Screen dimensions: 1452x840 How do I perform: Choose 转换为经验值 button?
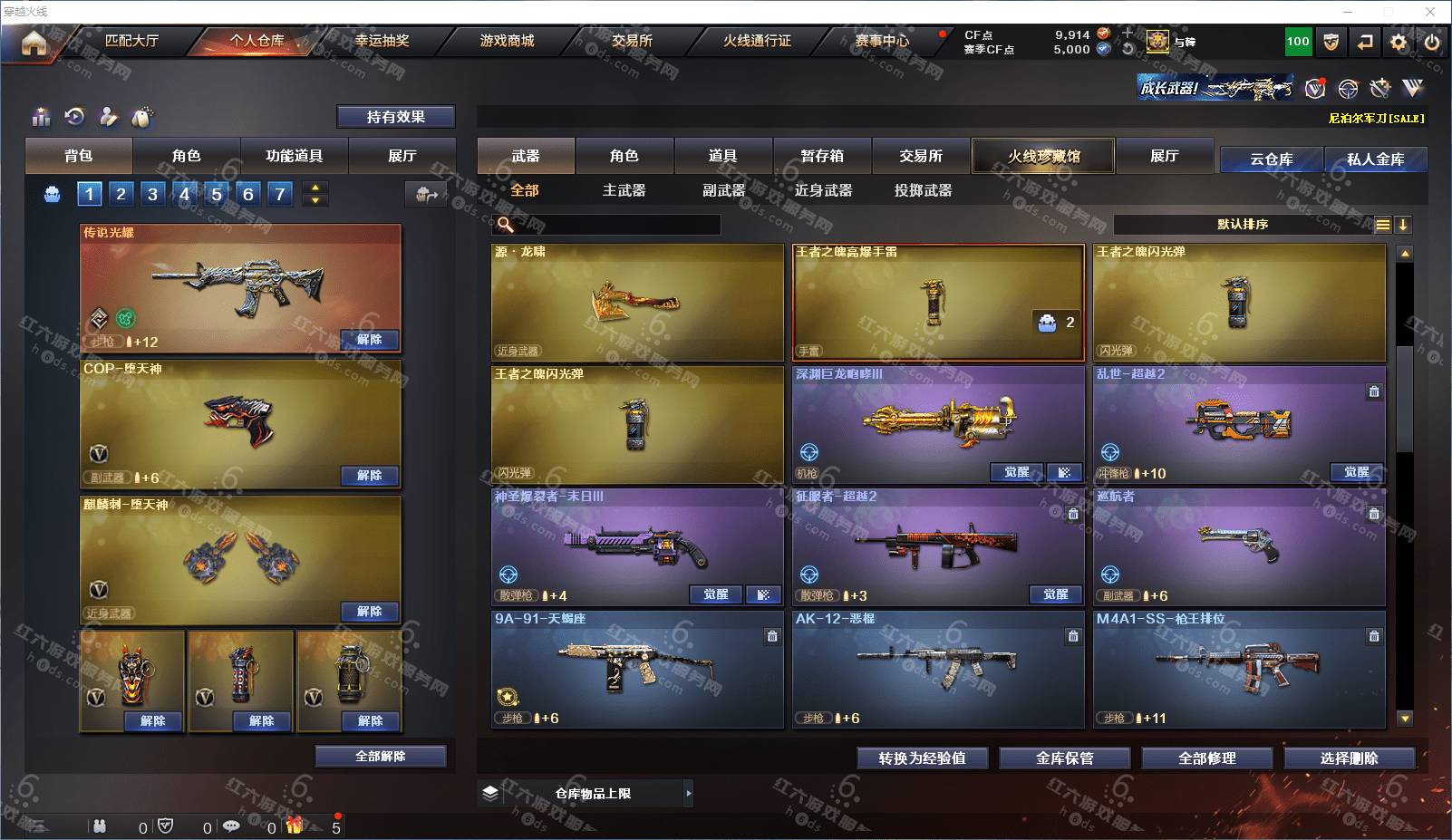pyautogui.click(x=922, y=758)
